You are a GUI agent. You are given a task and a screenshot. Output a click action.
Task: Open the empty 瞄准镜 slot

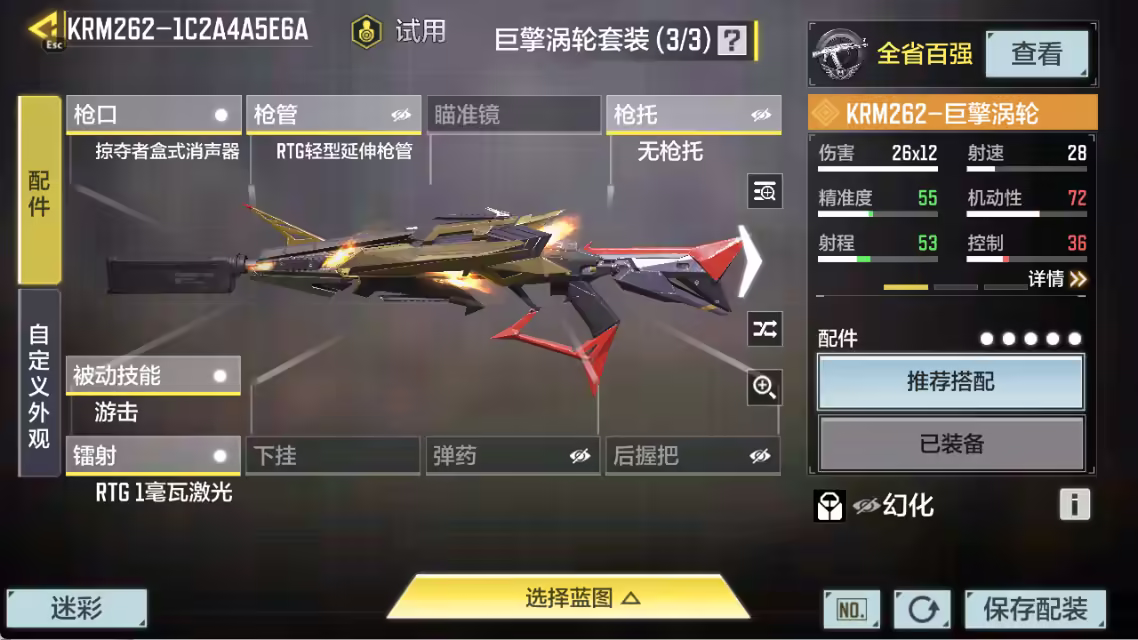point(513,115)
